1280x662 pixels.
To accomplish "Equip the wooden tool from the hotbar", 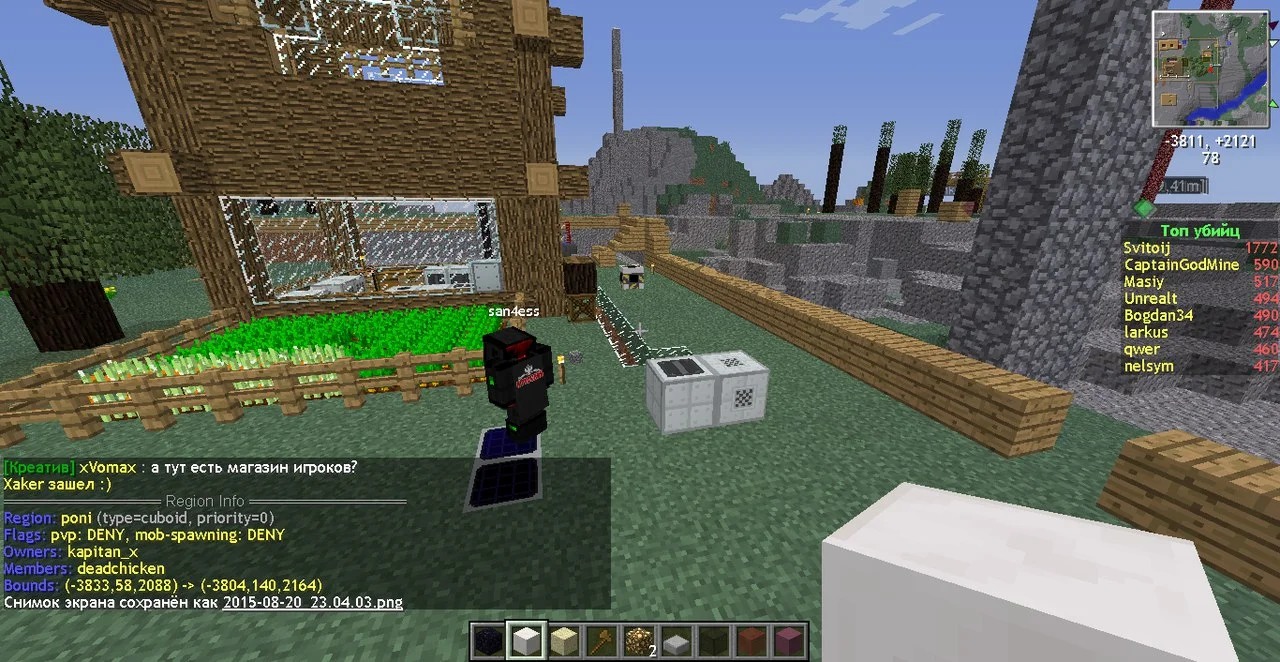I will click(603, 641).
